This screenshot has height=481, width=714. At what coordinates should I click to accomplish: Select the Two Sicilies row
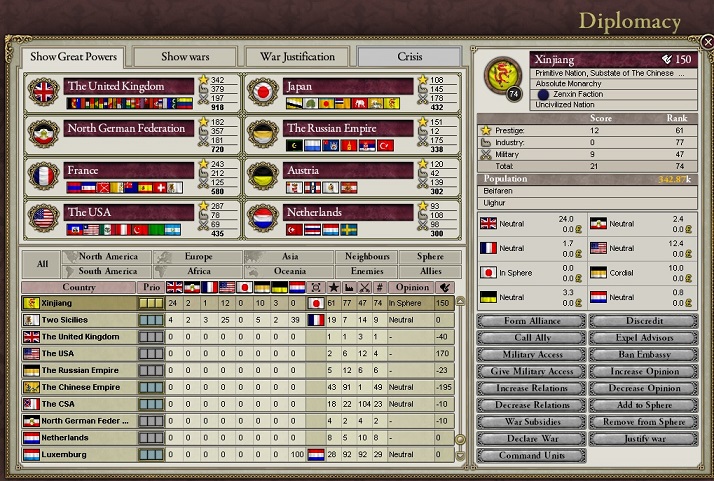70,320
